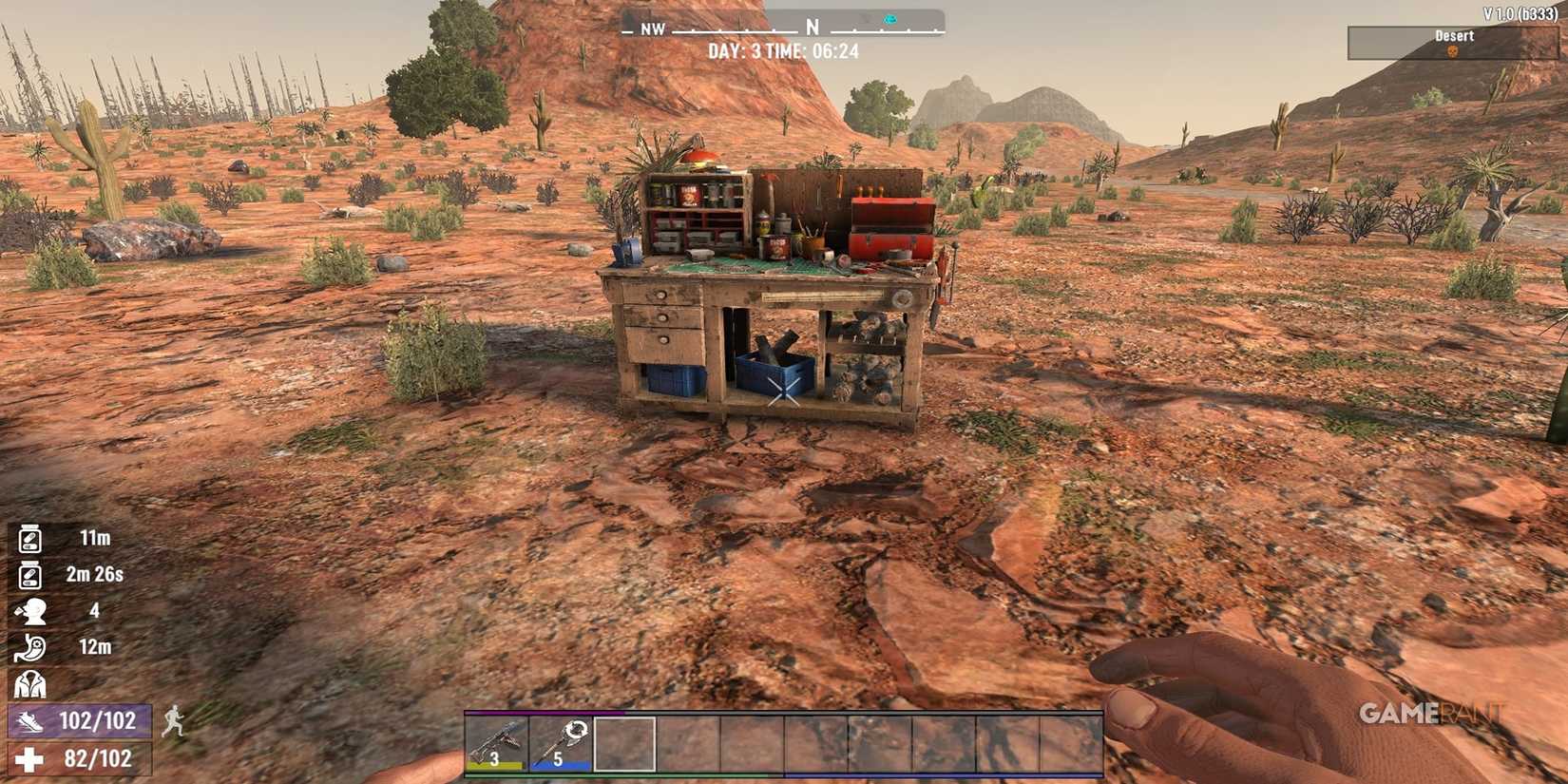Click the second medication timer icon
Image resolution: width=1568 pixels, height=784 pixels.
point(29,574)
